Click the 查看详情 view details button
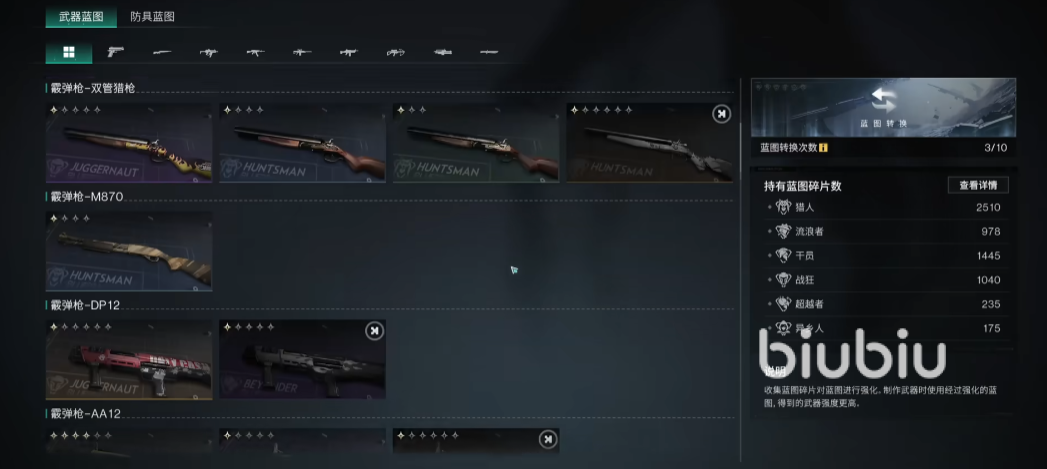1047x469 pixels. click(977, 185)
